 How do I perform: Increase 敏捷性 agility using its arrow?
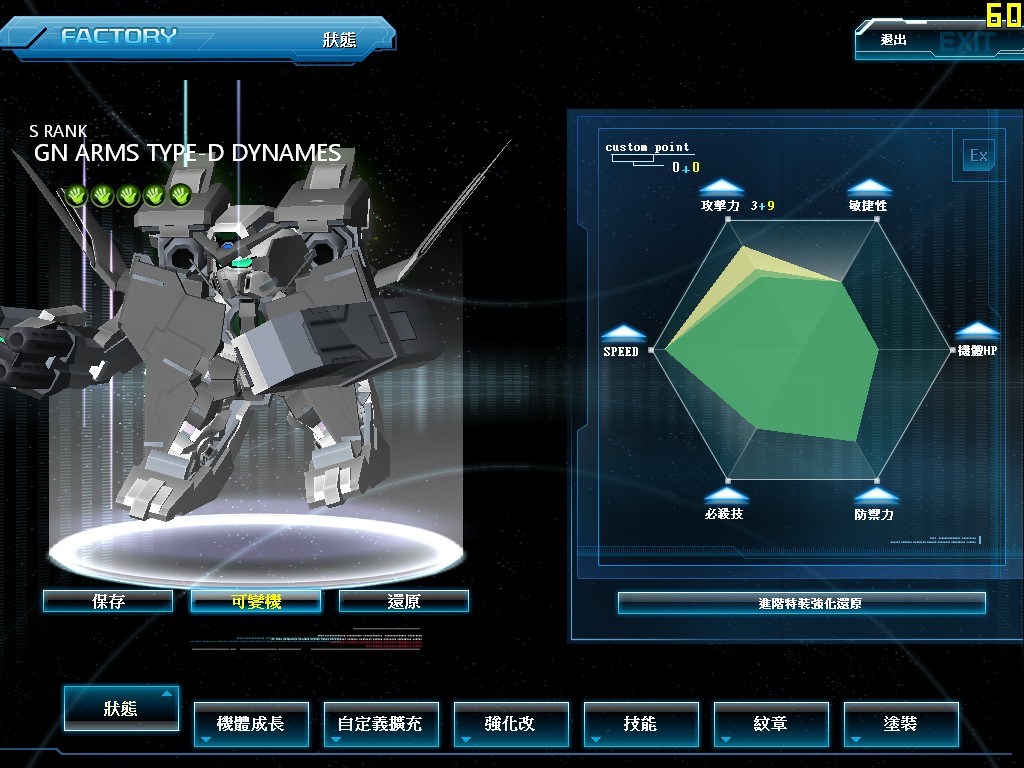coord(868,187)
